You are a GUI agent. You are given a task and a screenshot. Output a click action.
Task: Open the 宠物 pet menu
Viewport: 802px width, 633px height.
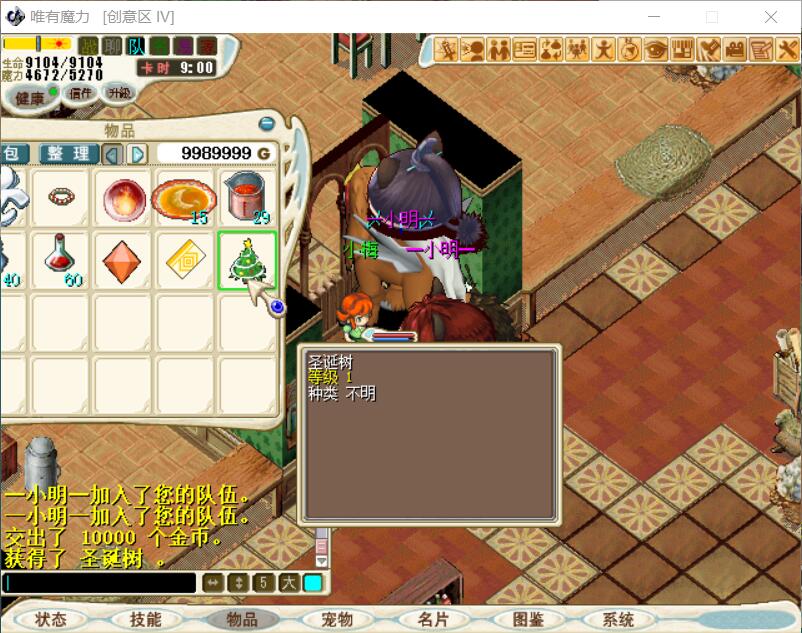tap(337, 619)
